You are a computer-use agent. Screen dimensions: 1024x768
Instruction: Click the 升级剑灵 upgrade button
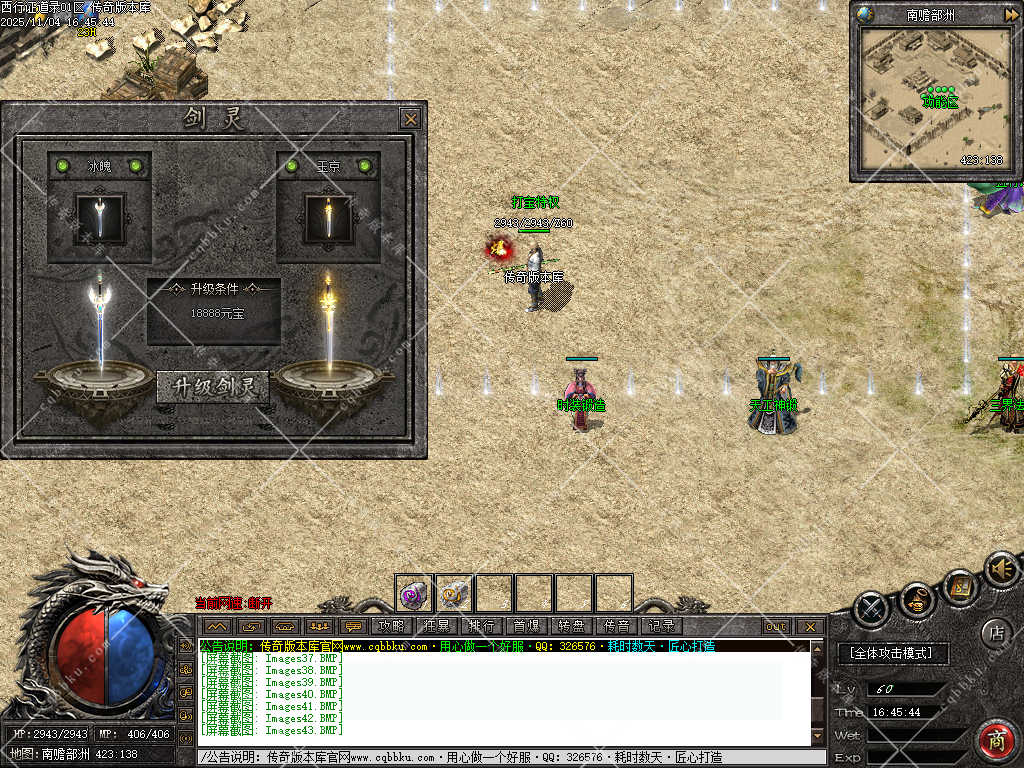click(x=213, y=387)
